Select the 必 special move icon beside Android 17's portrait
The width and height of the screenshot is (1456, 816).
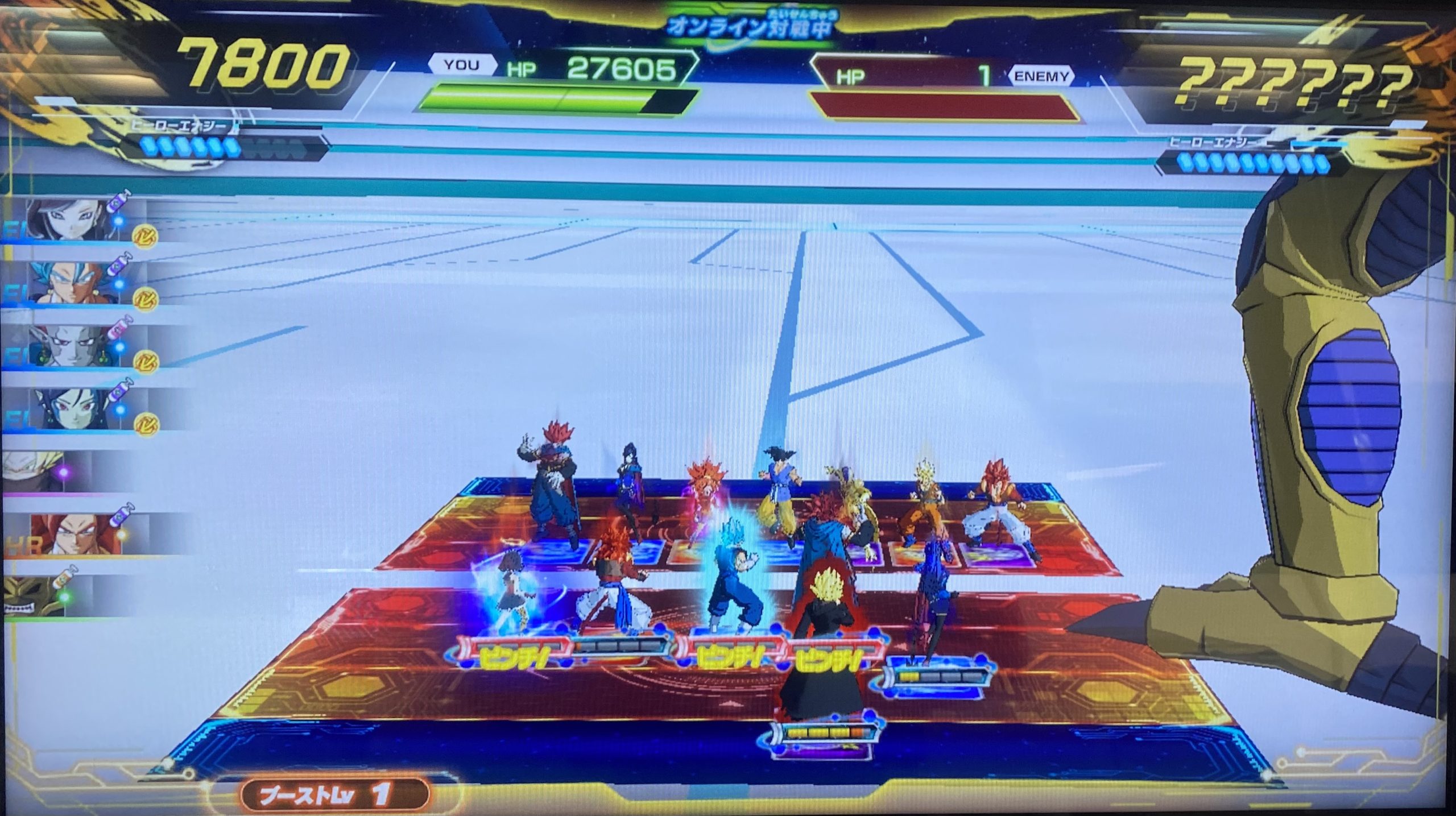[146, 234]
